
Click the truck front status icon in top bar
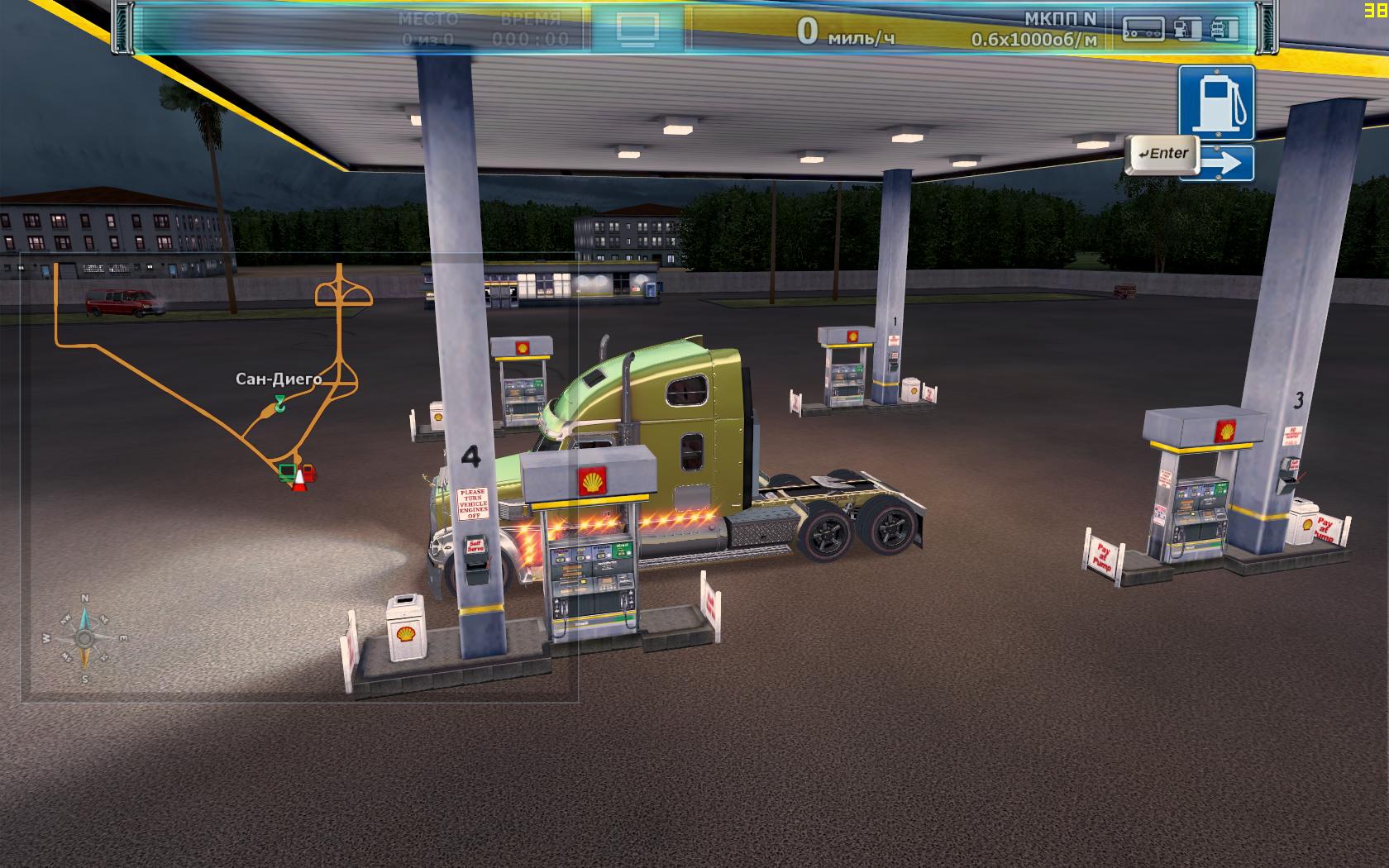pos(1225,30)
